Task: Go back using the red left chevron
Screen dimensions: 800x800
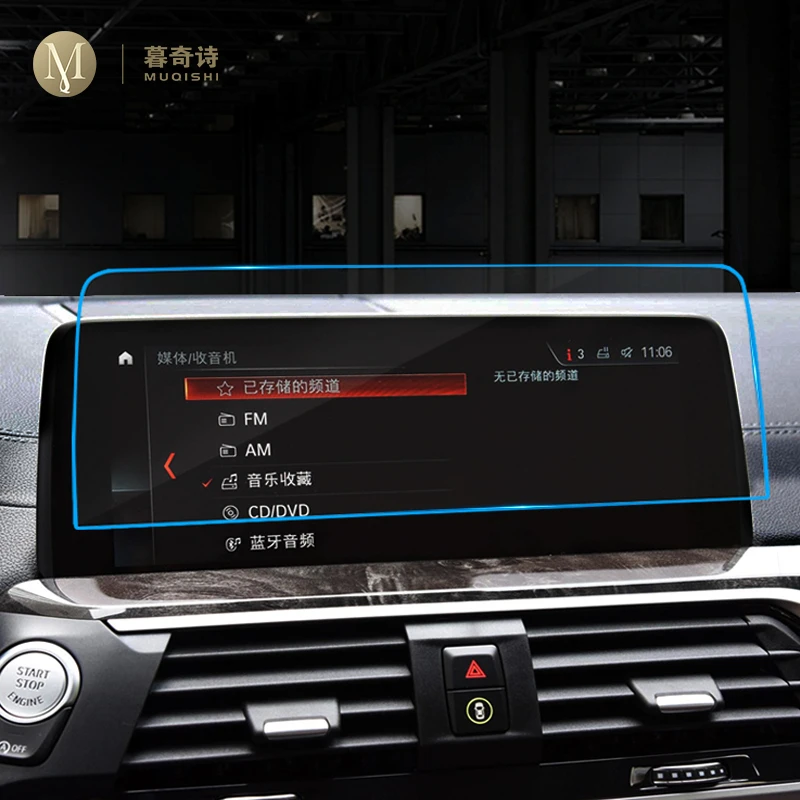Action: click(169, 465)
